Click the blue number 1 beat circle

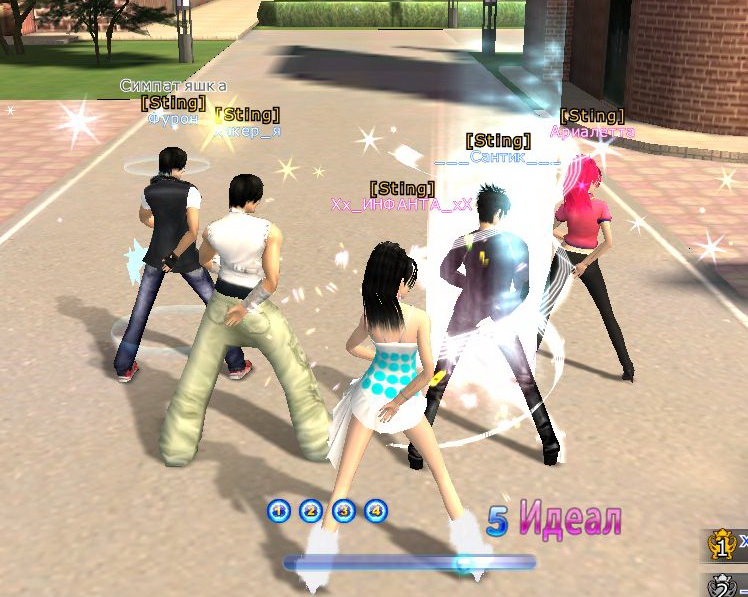(279, 512)
